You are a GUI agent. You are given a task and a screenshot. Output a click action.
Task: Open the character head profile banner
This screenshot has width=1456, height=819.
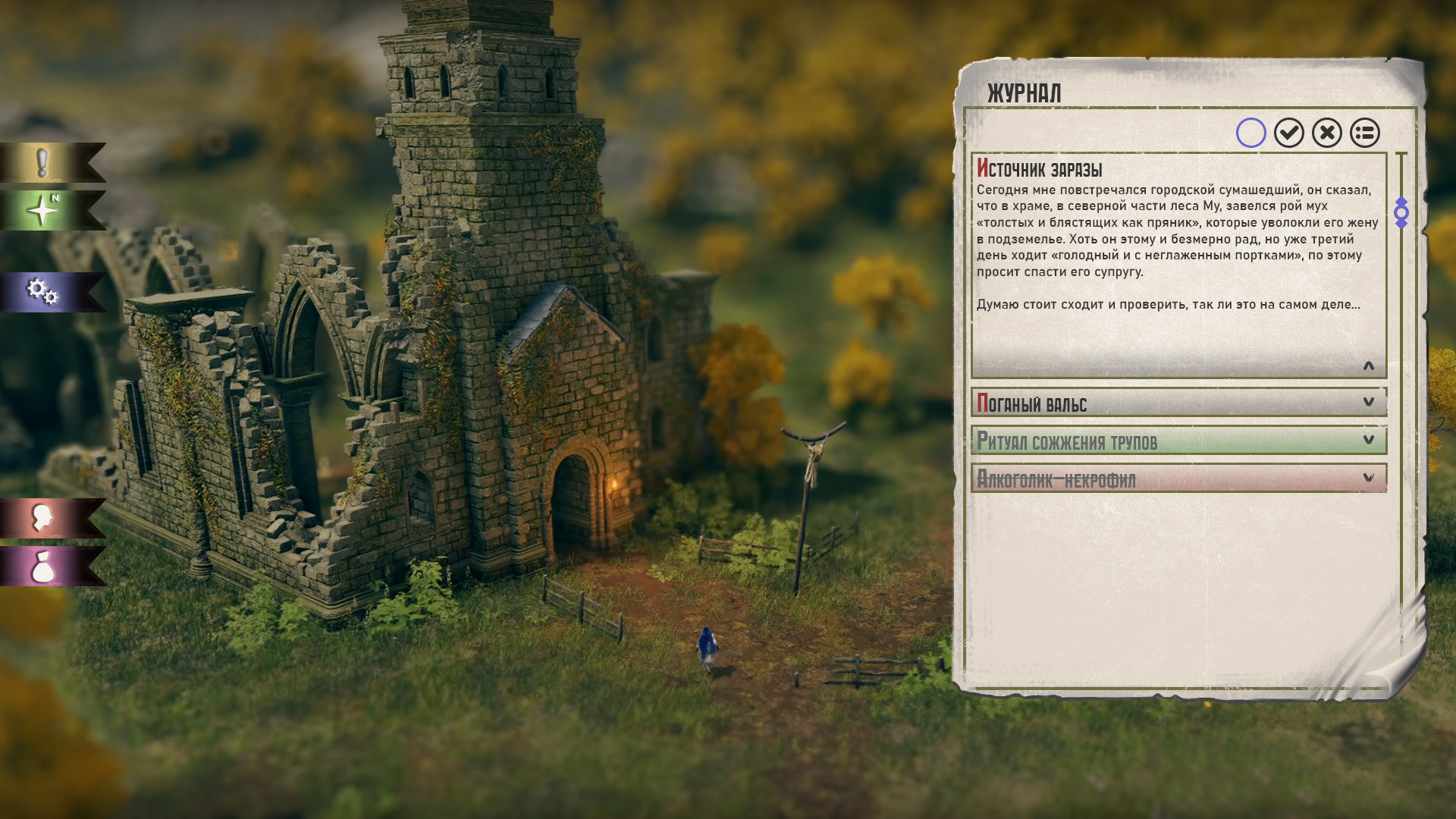point(44,519)
